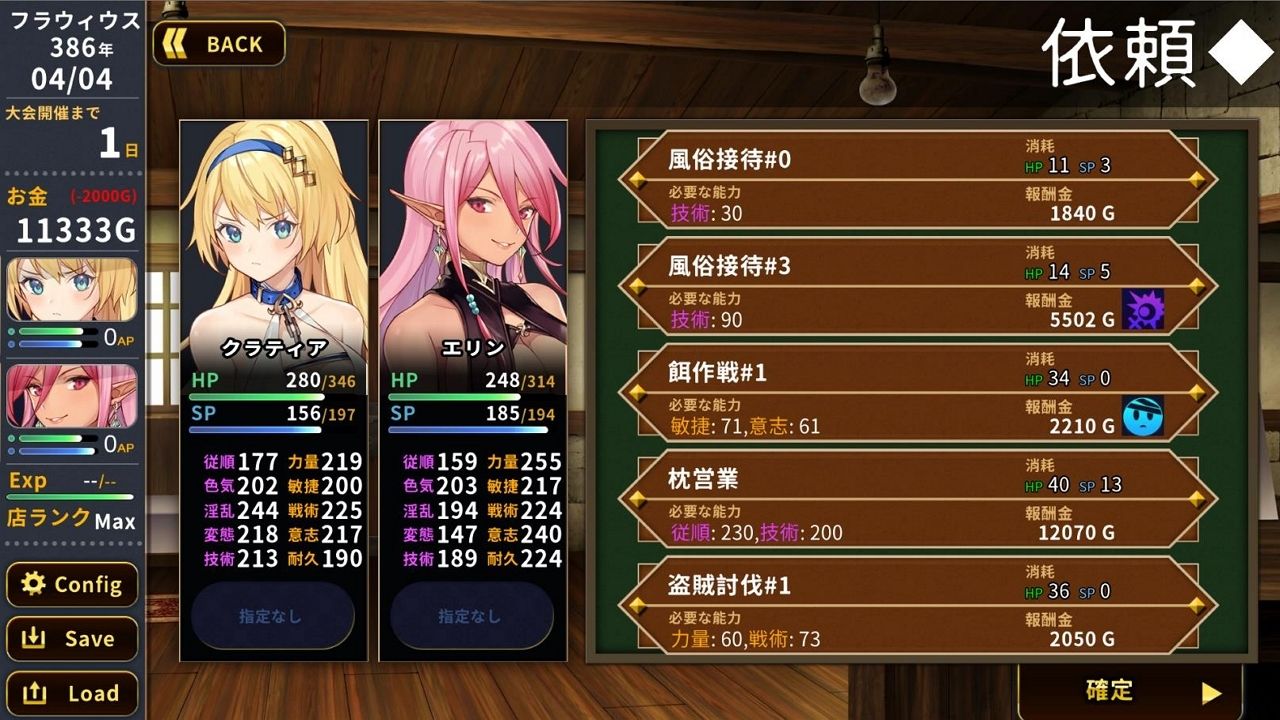Click the gear icon on the Config button
1280x720 pixels.
tap(31, 585)
